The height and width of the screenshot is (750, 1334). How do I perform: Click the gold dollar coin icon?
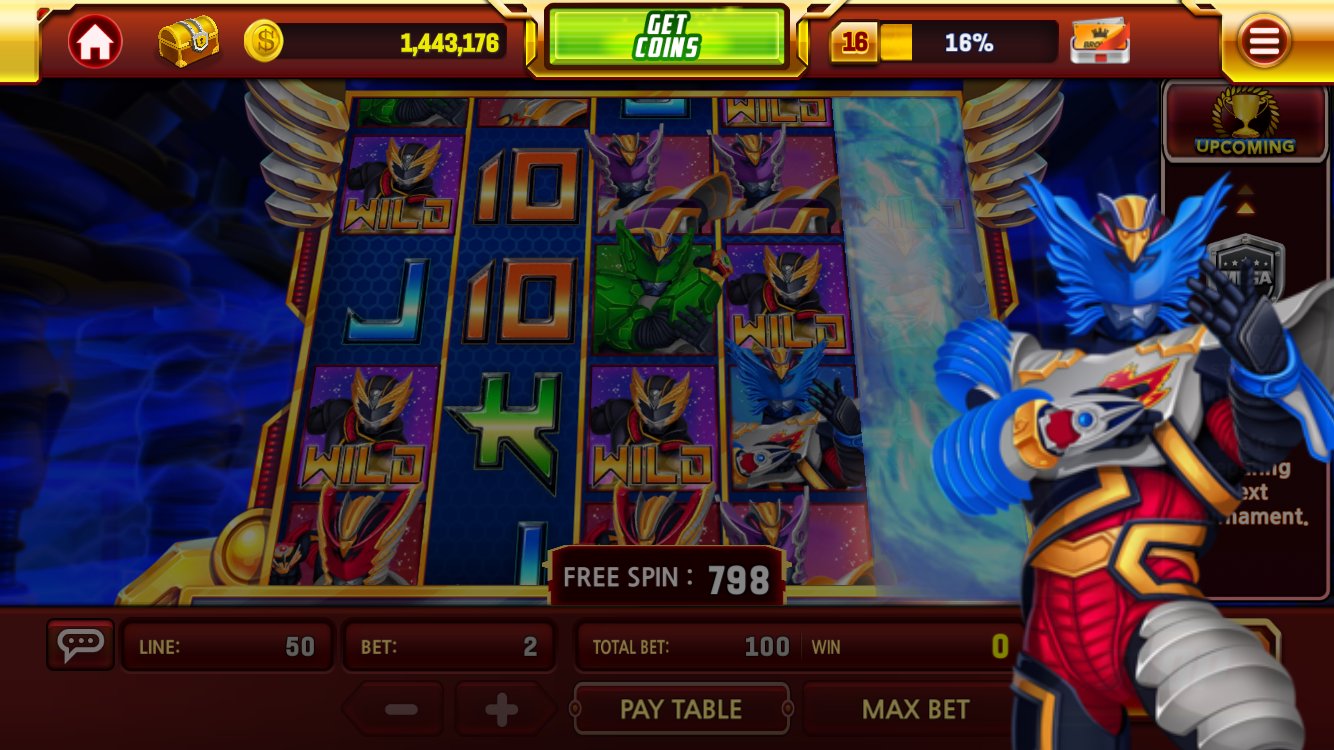263,39
